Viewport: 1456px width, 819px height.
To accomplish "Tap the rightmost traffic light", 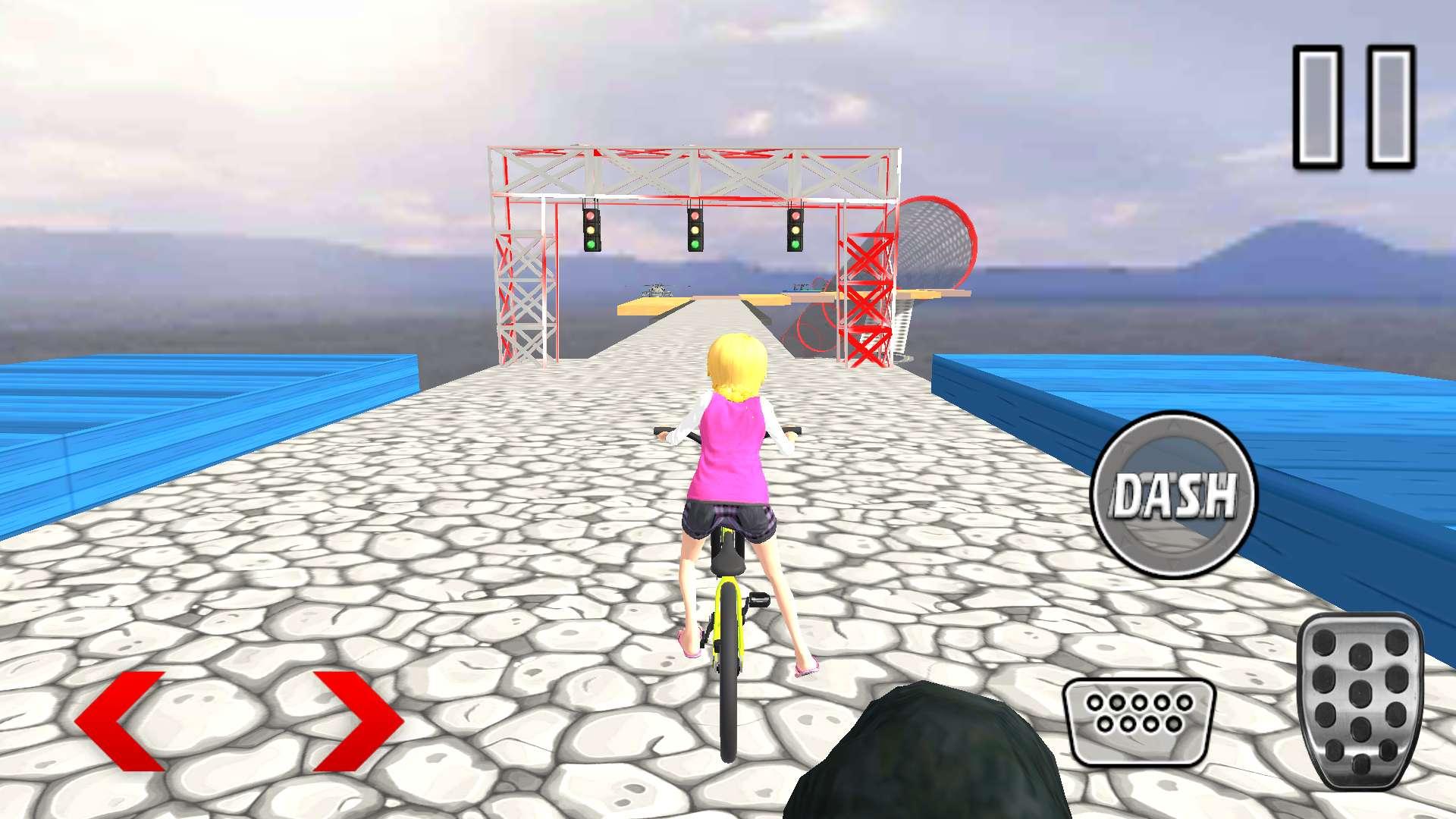I will 795,230.
